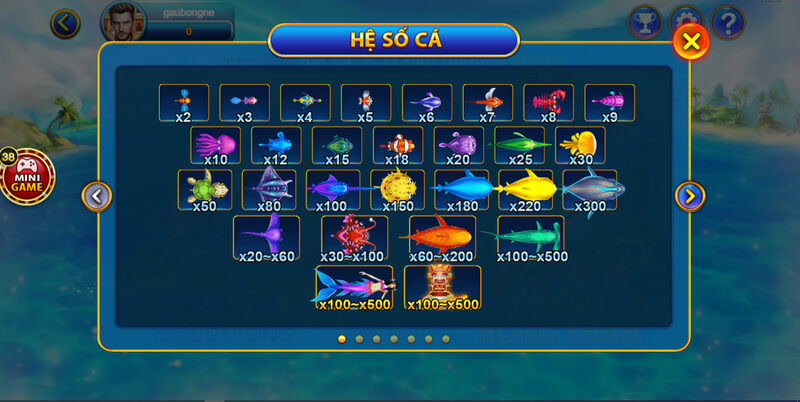Choose the x50 sea turtle tile

(x=205, y=189)
